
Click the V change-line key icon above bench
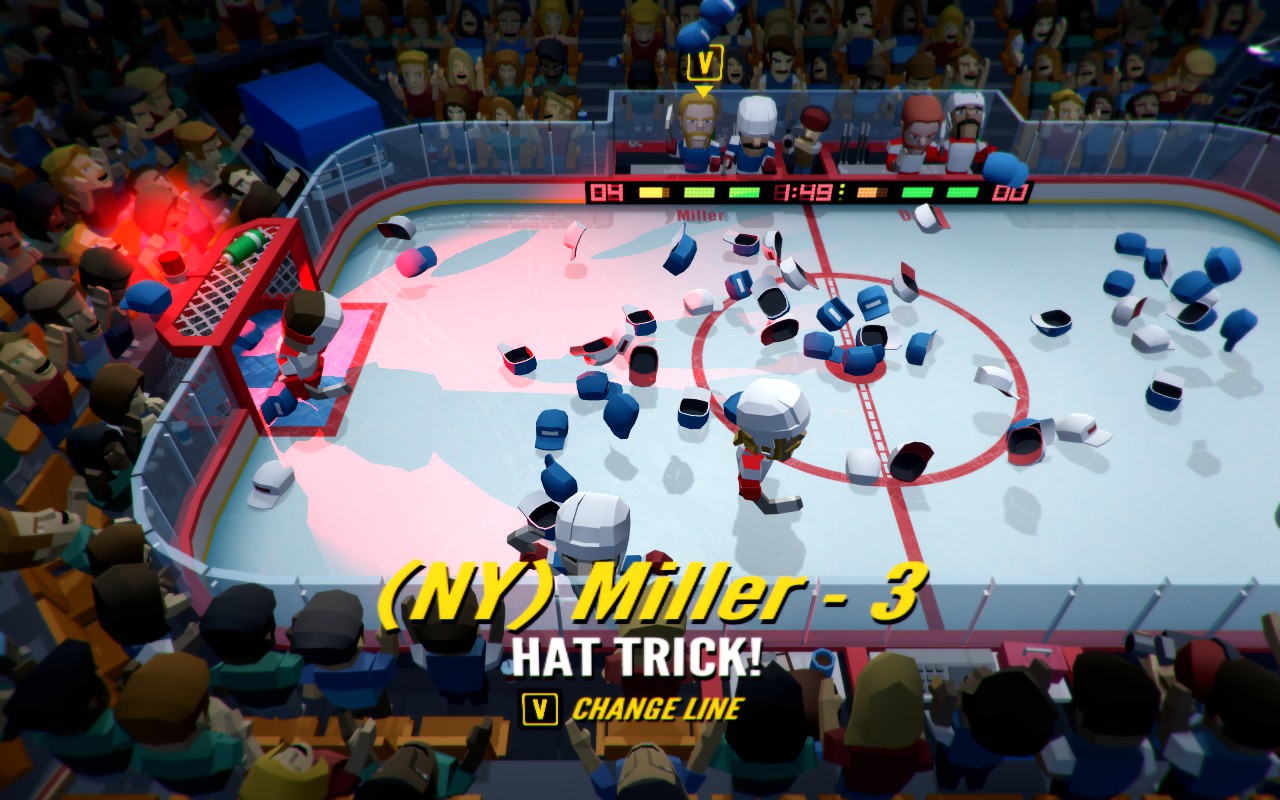tap(705, 62)
